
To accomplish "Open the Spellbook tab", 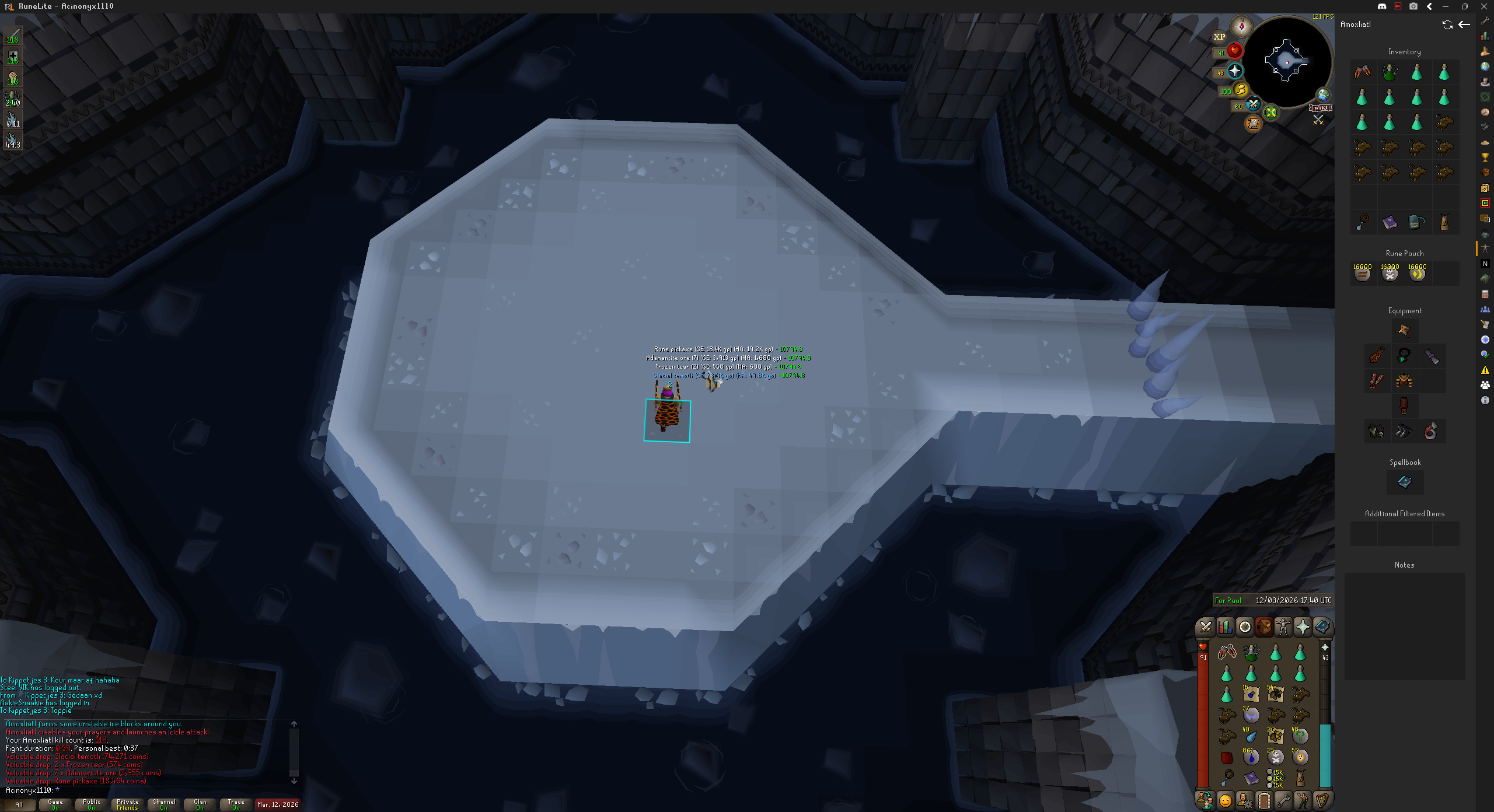I will pos(1322,627).
